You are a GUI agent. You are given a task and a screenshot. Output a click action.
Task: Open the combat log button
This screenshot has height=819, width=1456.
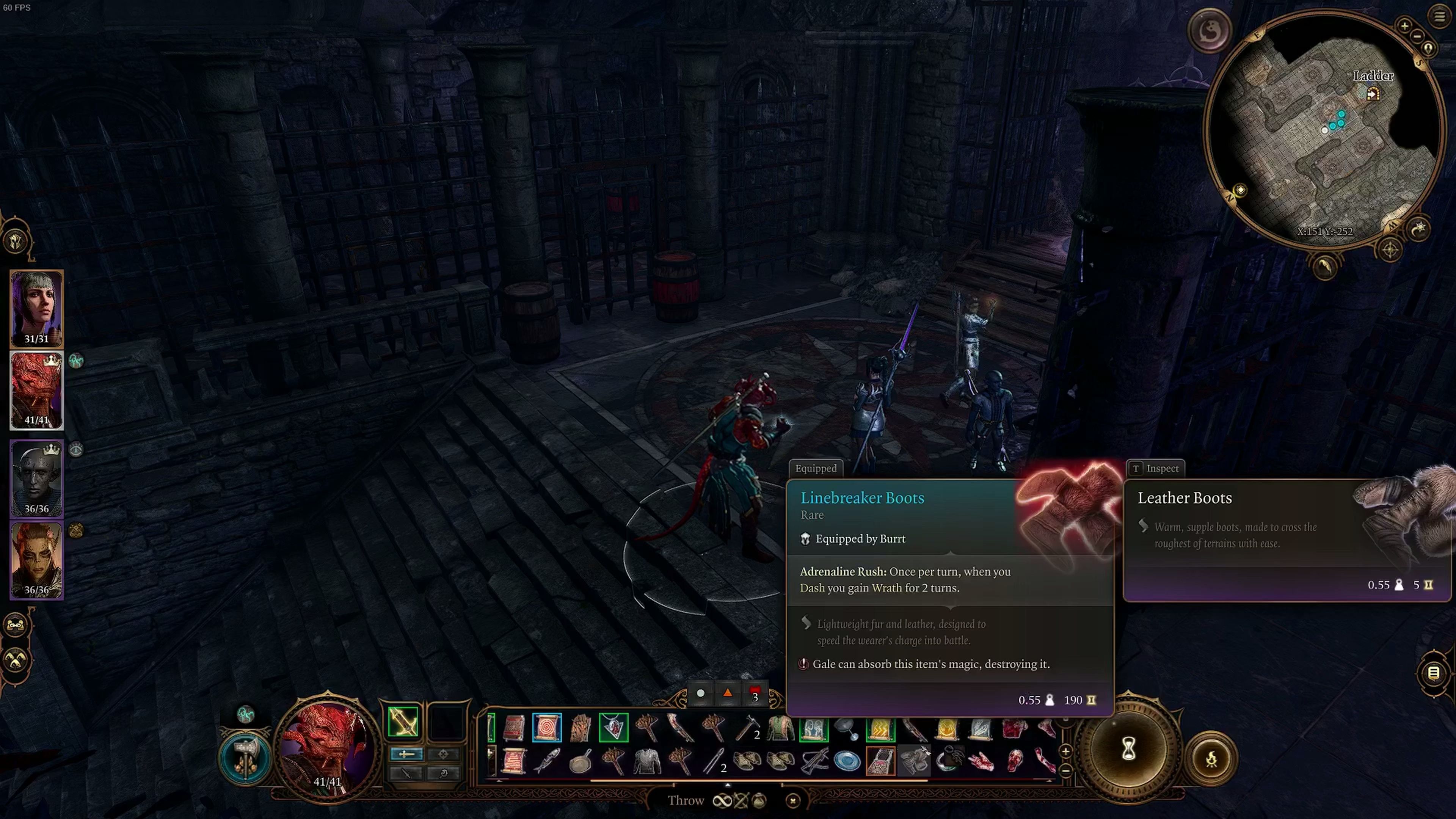tap(1433, 673)
